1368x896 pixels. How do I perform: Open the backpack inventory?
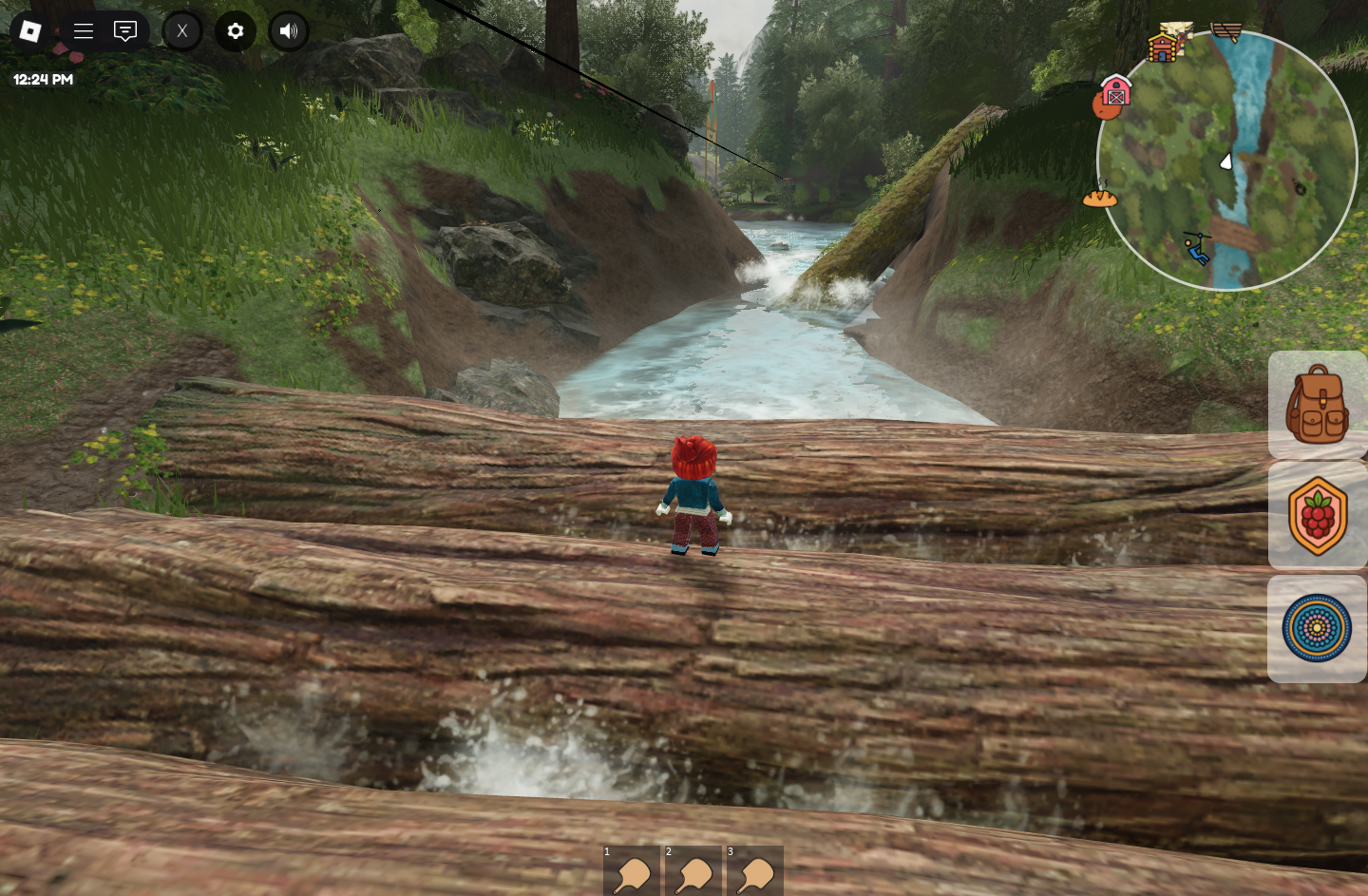pos(1317,406)
